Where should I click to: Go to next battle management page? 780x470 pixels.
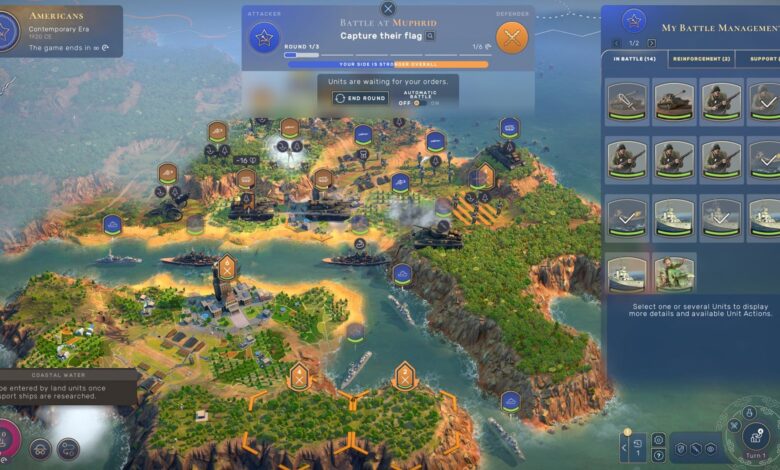pos(652,43)
